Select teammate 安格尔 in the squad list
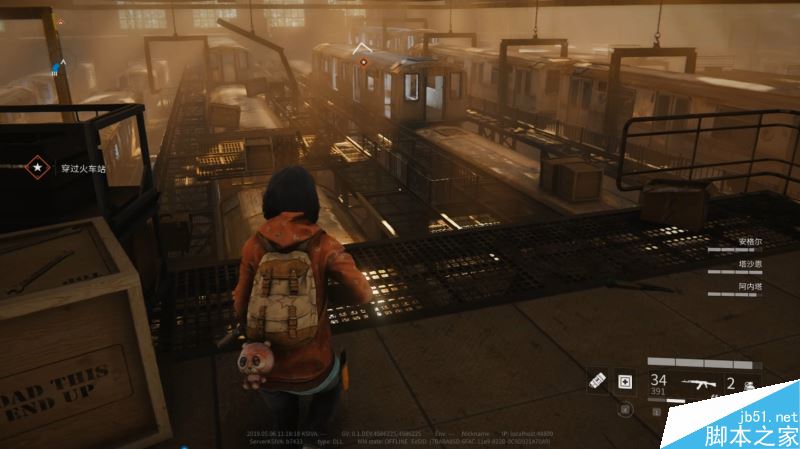The image size is (800, 449). (749, 242)
